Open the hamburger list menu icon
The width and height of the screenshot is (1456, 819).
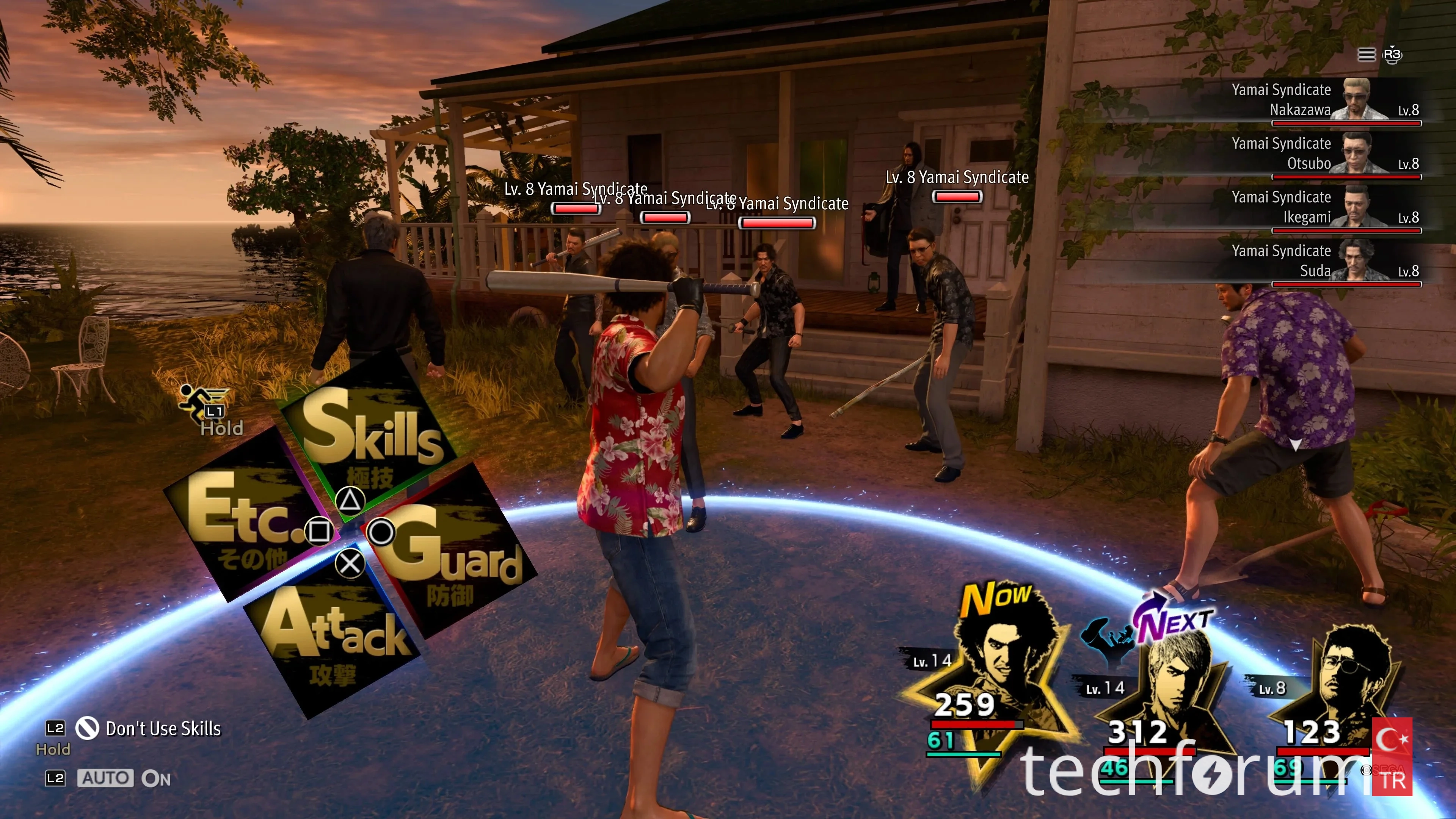click(x=1366, y=54)
